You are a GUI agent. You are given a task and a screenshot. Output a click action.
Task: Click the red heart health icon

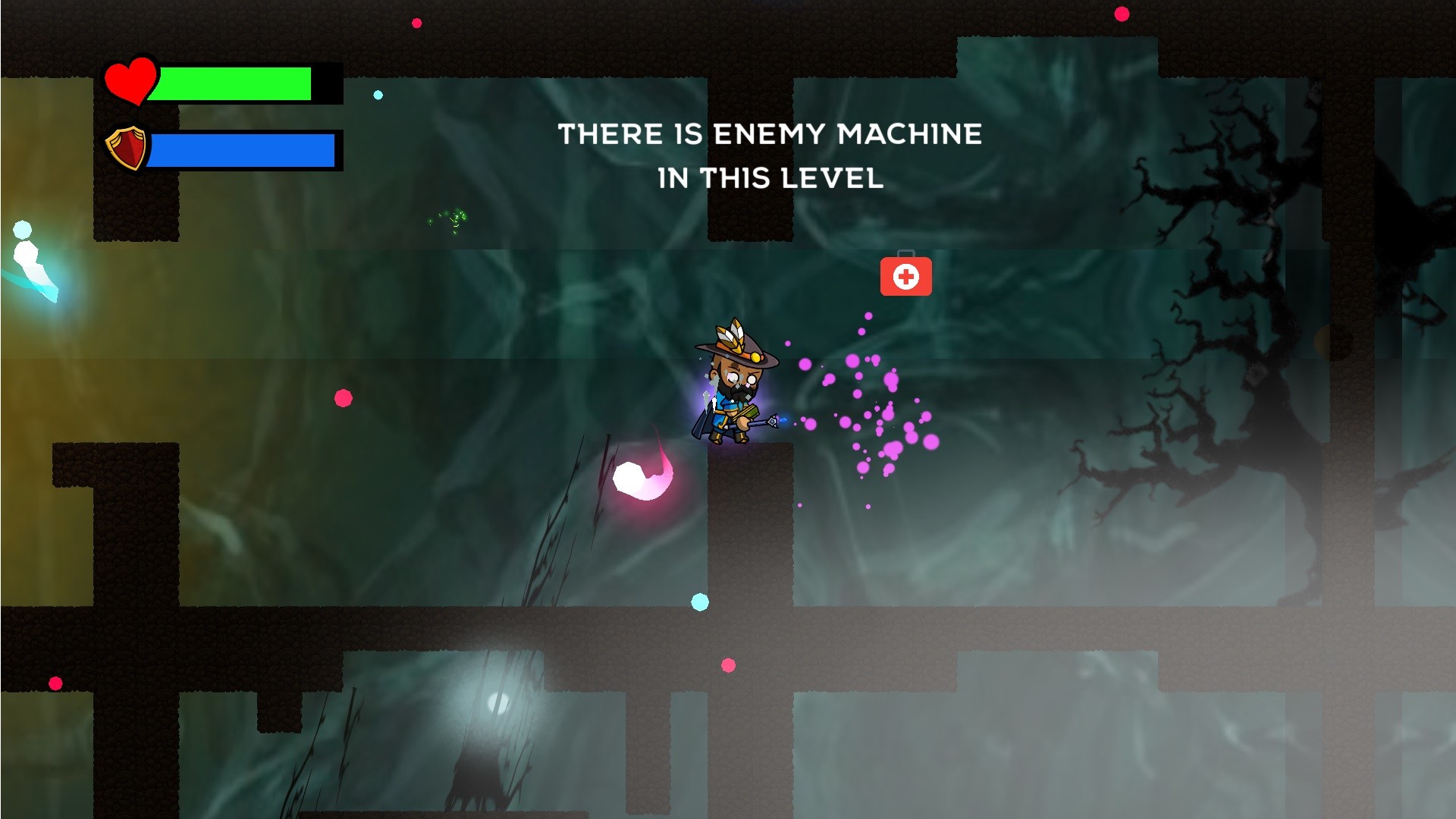click(x=130, y=82)
